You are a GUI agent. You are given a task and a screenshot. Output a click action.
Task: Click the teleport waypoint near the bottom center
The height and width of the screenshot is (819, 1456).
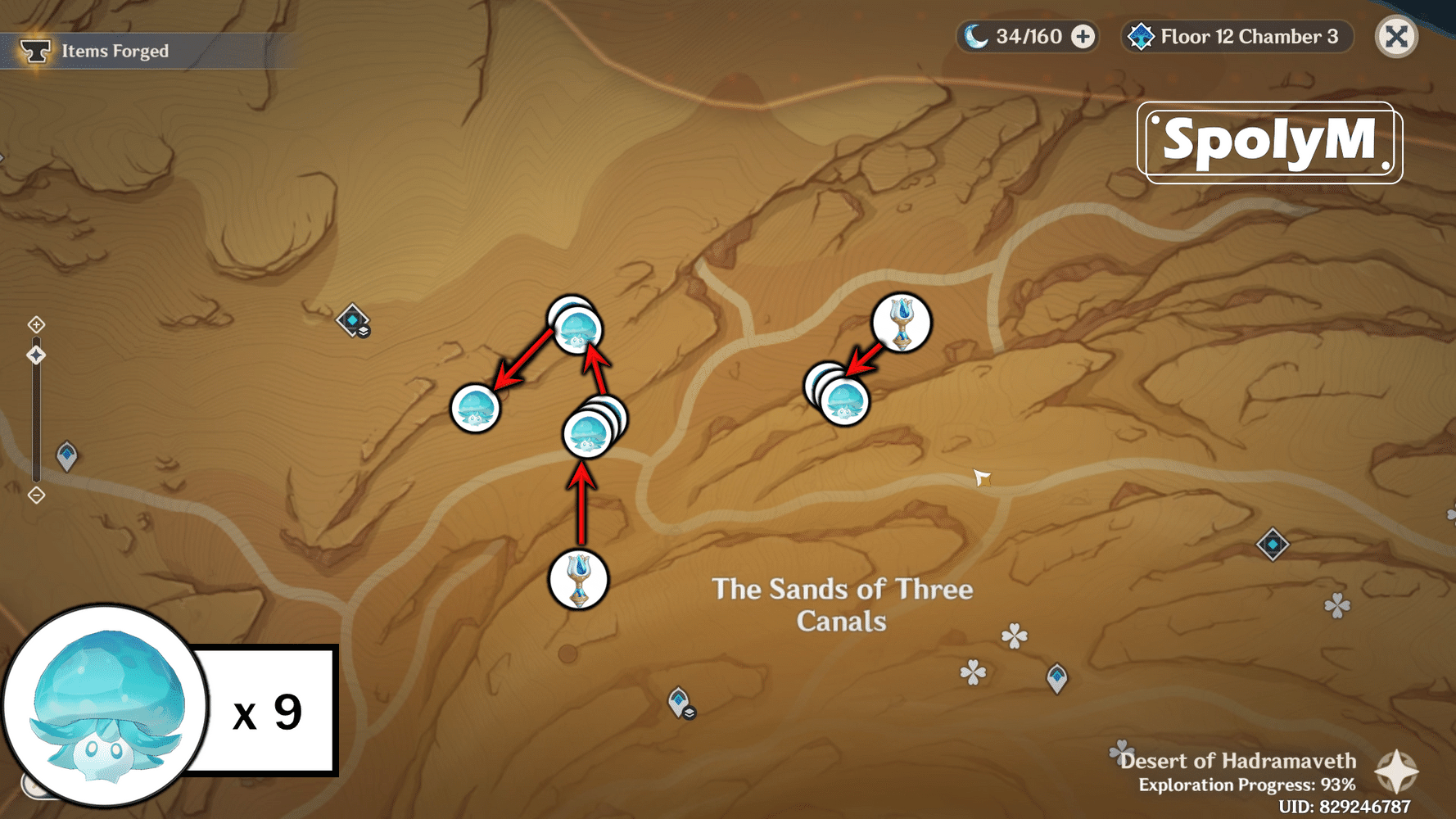pyautogui.click(x=680, y=700)
